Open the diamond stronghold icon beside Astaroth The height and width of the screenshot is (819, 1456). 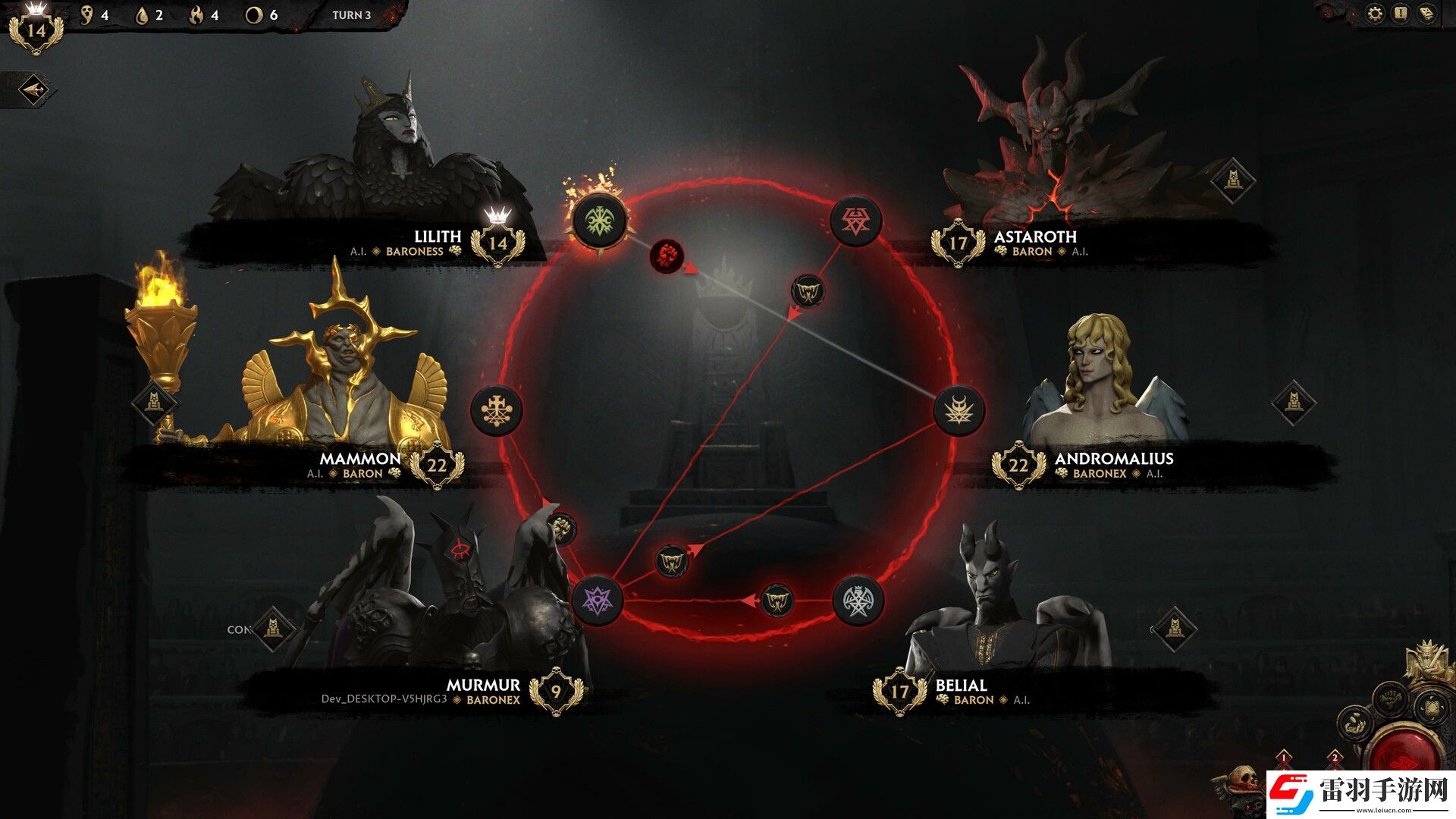point(1232,181)
